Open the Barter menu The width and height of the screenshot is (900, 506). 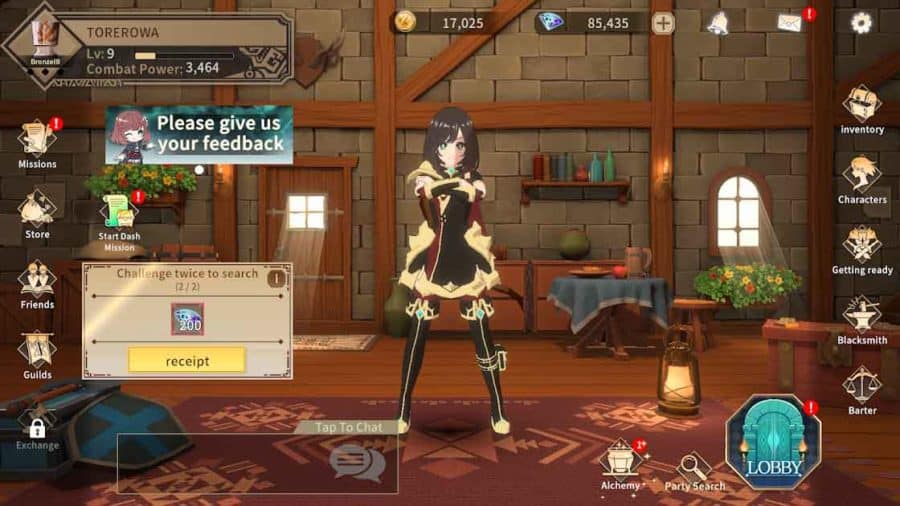point(861,387)
